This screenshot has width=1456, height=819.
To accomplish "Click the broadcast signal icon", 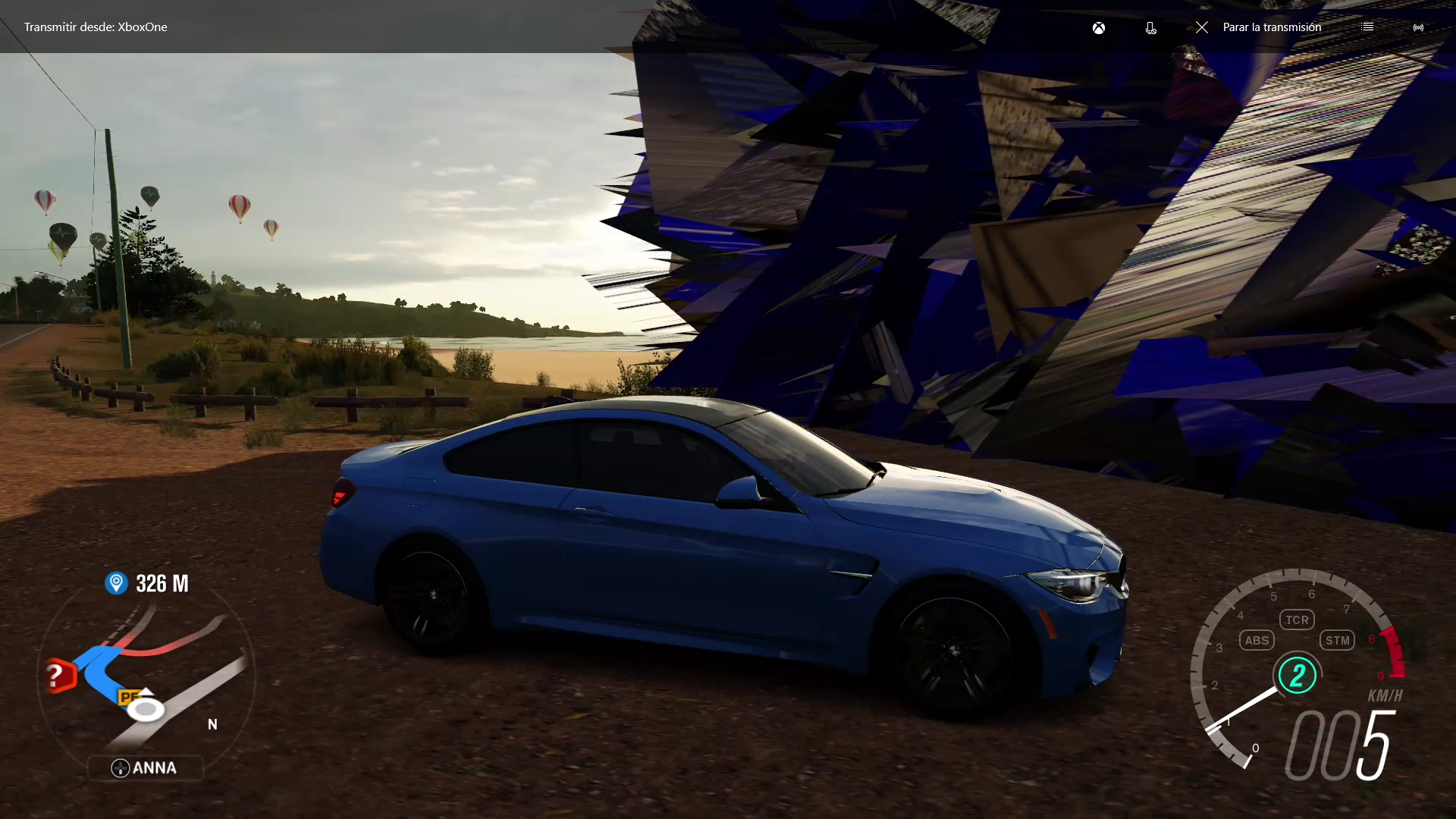I will 1418,28.
